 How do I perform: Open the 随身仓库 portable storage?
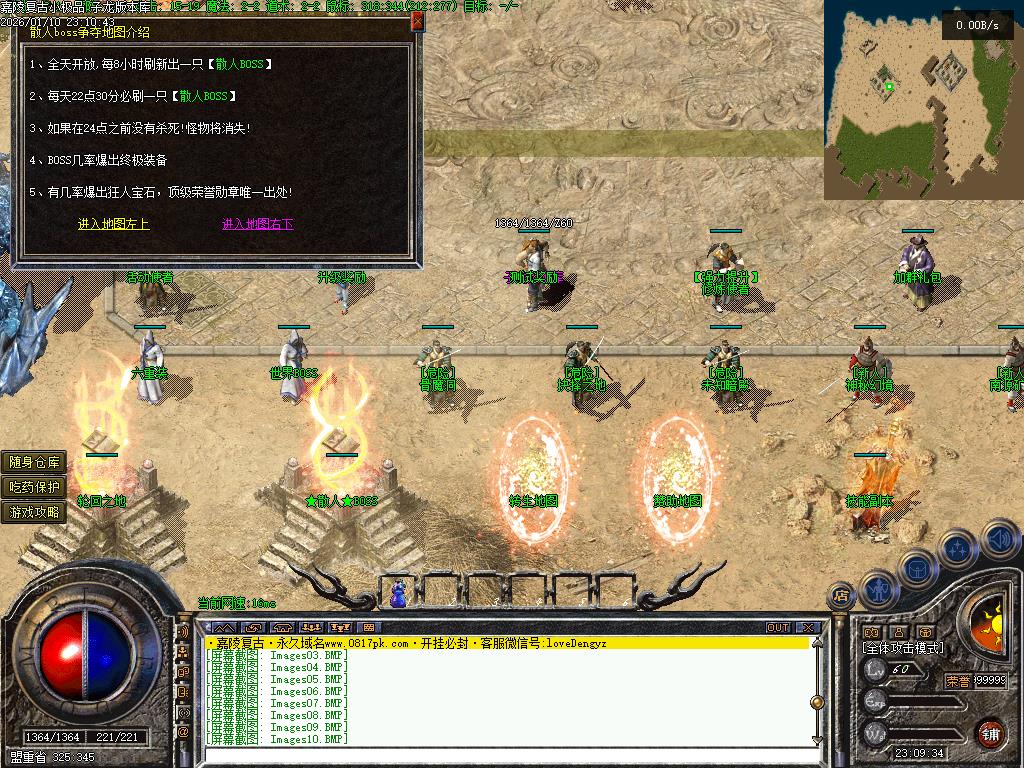[35, 462]
